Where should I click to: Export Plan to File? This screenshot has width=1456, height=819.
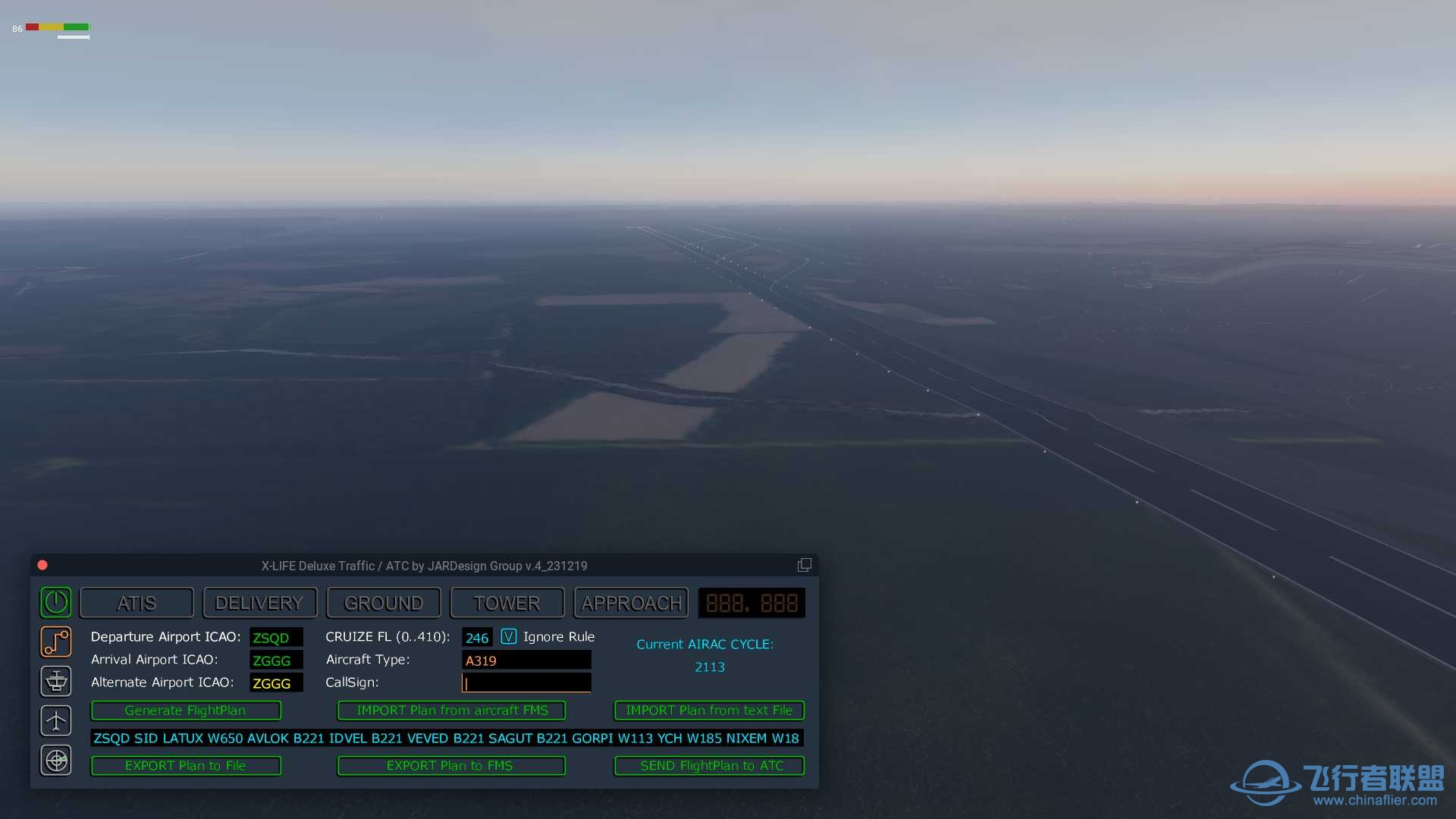[186, 766]
